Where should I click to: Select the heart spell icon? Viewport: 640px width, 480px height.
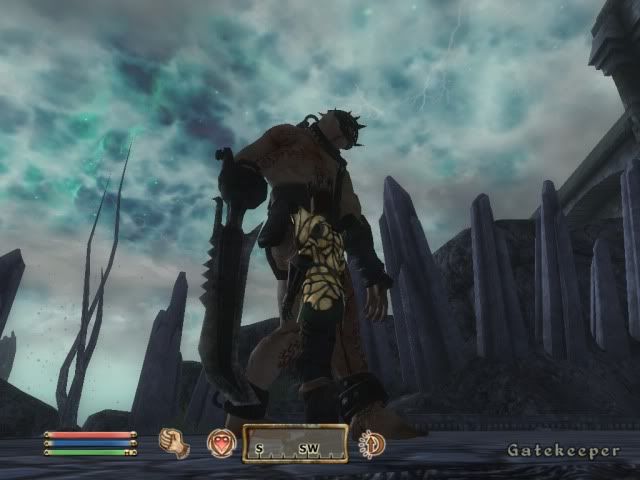220,443
